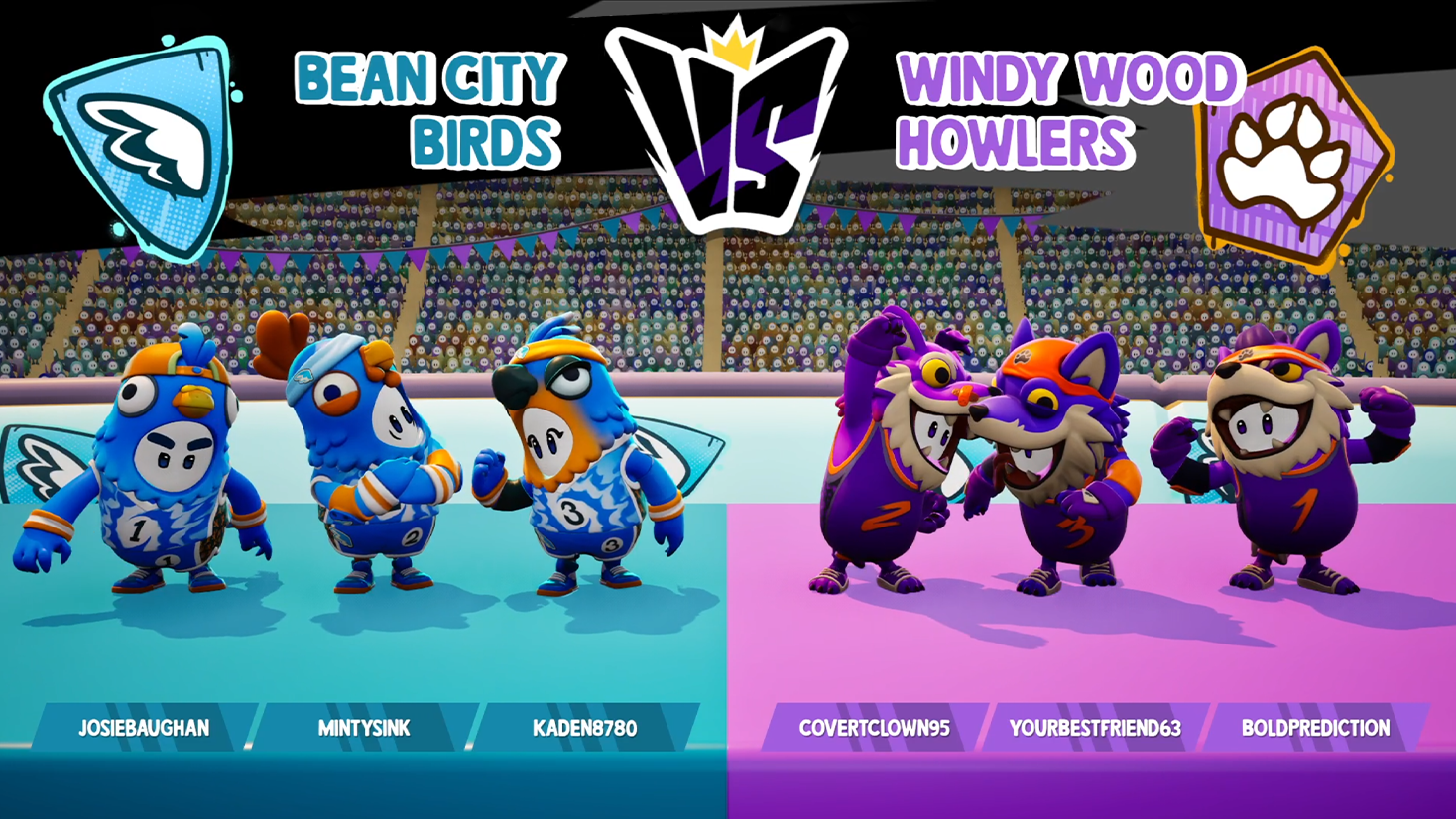The width and height of the screenshot is (1456, 819).
Task: Select the CovertClown95 player nameplate
Action: point(875,728)
